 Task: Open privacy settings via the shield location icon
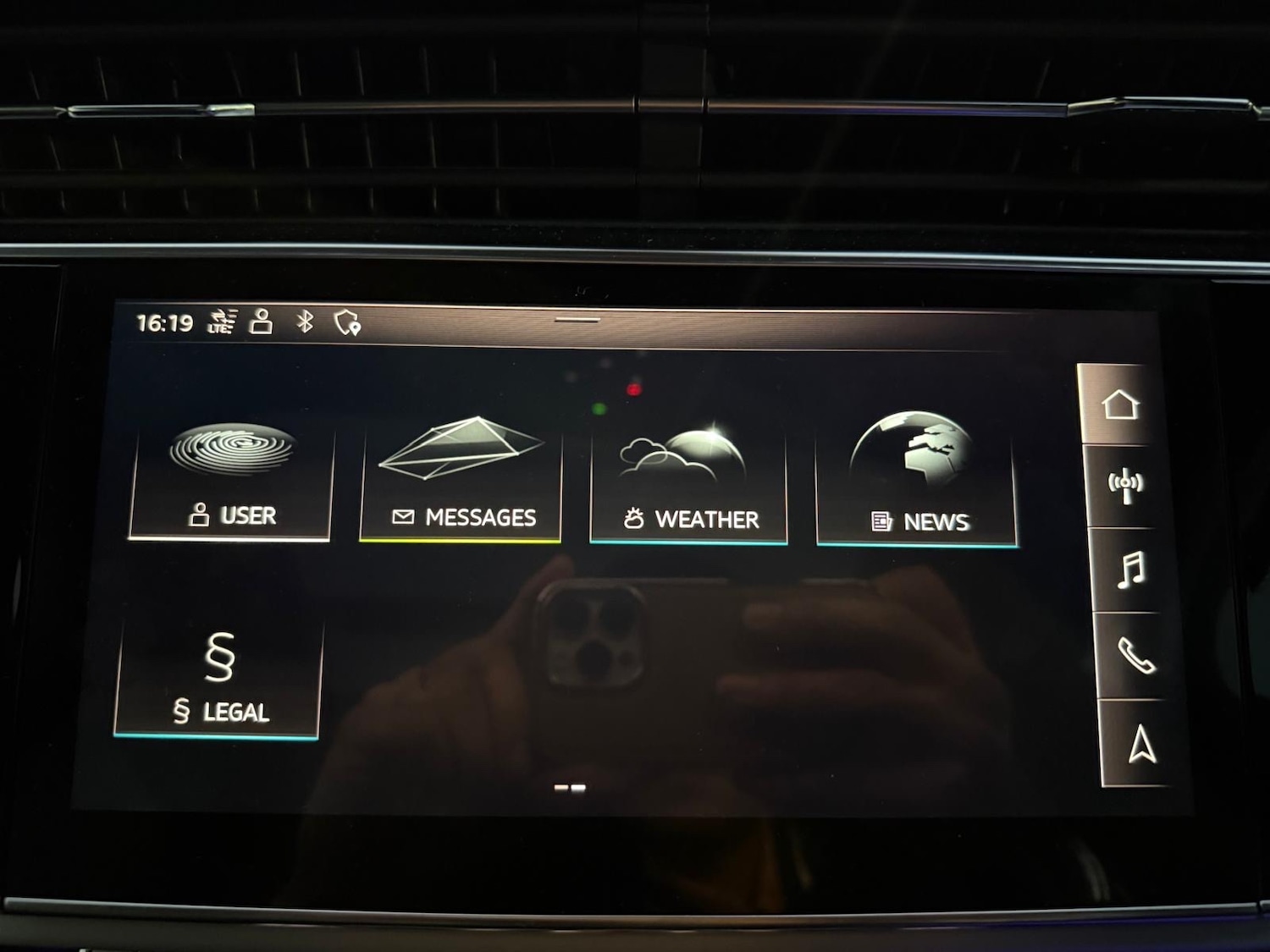pyautogui.click(x=347, y=321)
